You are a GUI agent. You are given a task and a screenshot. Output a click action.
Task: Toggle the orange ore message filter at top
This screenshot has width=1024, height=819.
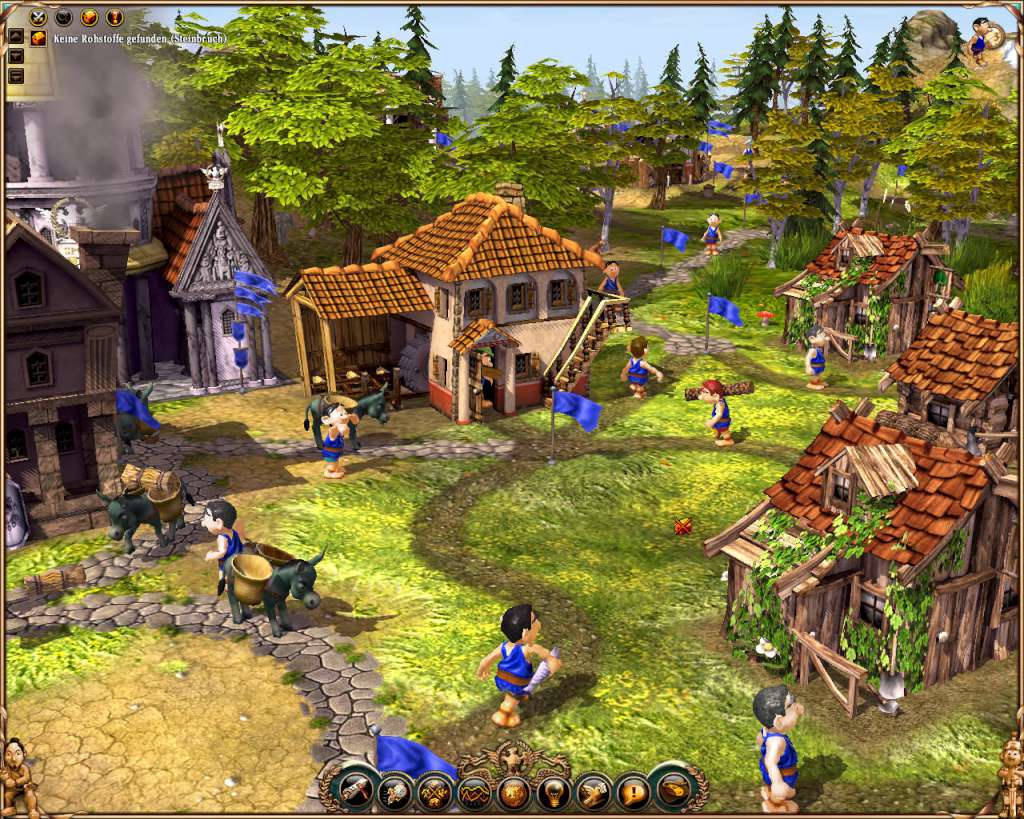coord(89,17)
